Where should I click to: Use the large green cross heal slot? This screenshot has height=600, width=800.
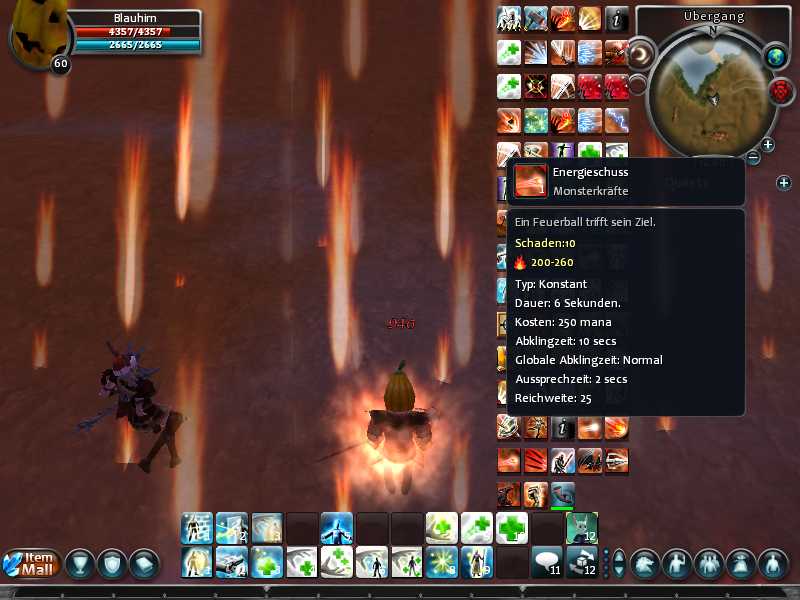click(x=511, y=528)
